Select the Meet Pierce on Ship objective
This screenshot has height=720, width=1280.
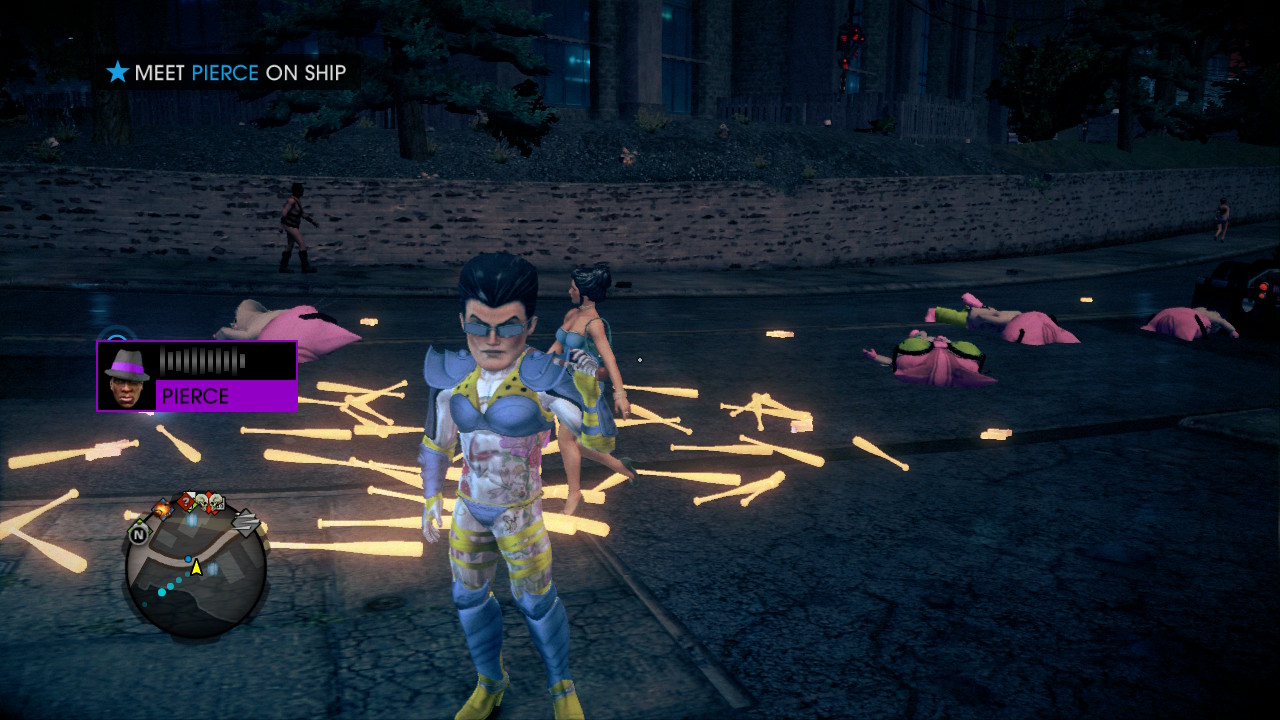(227, 72)
